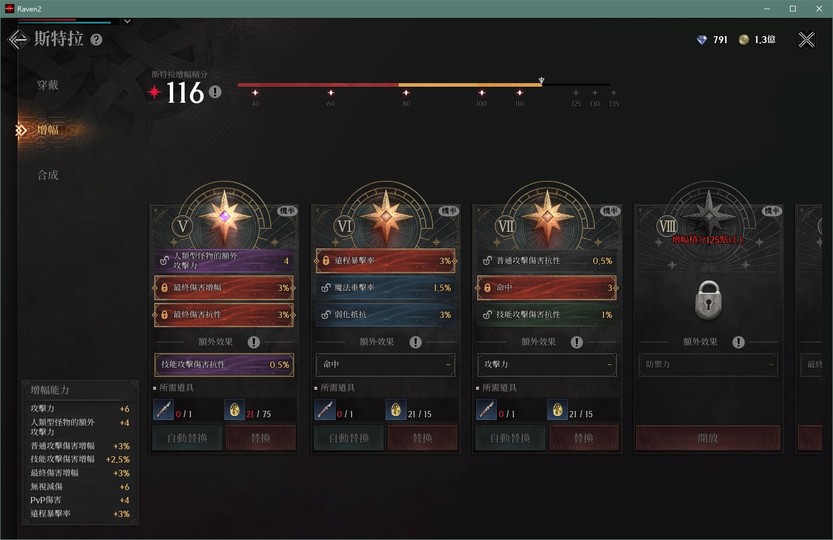833x540 pixels.
Task: Choose 替換 on the VI slot panel
Action: 423,438
